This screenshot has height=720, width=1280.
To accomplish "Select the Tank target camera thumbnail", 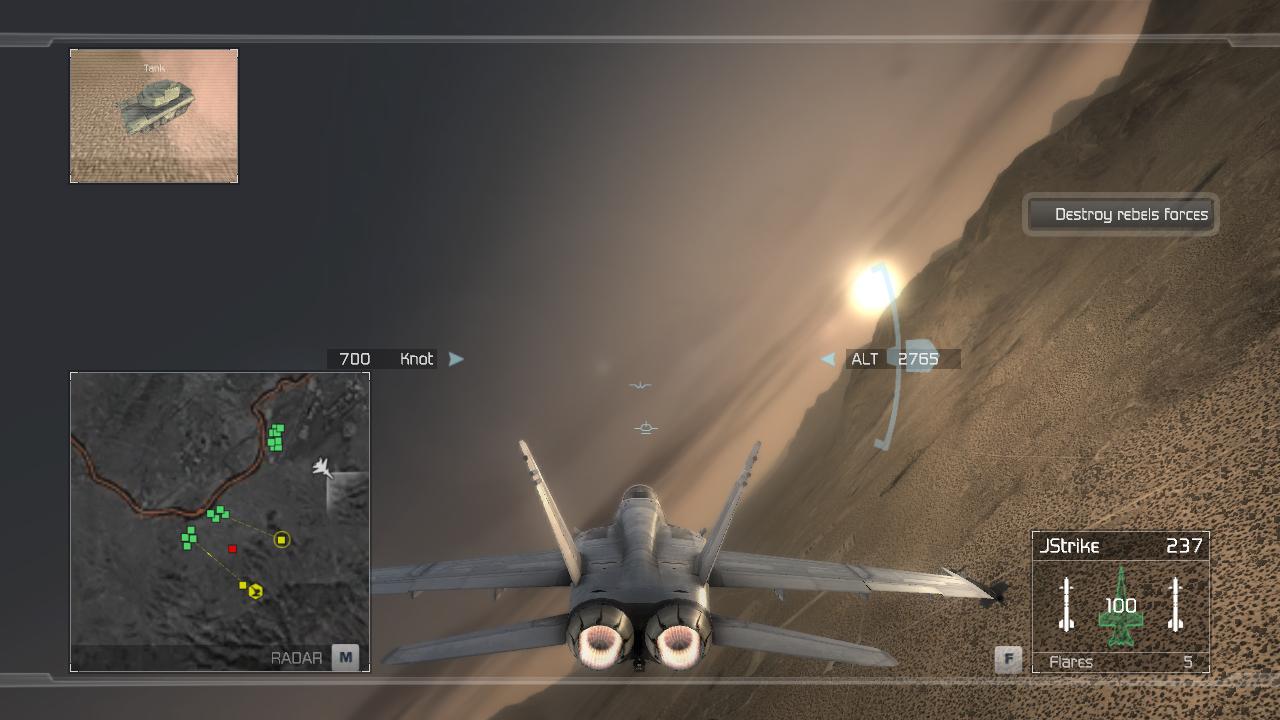I will [x=154, y=116].
